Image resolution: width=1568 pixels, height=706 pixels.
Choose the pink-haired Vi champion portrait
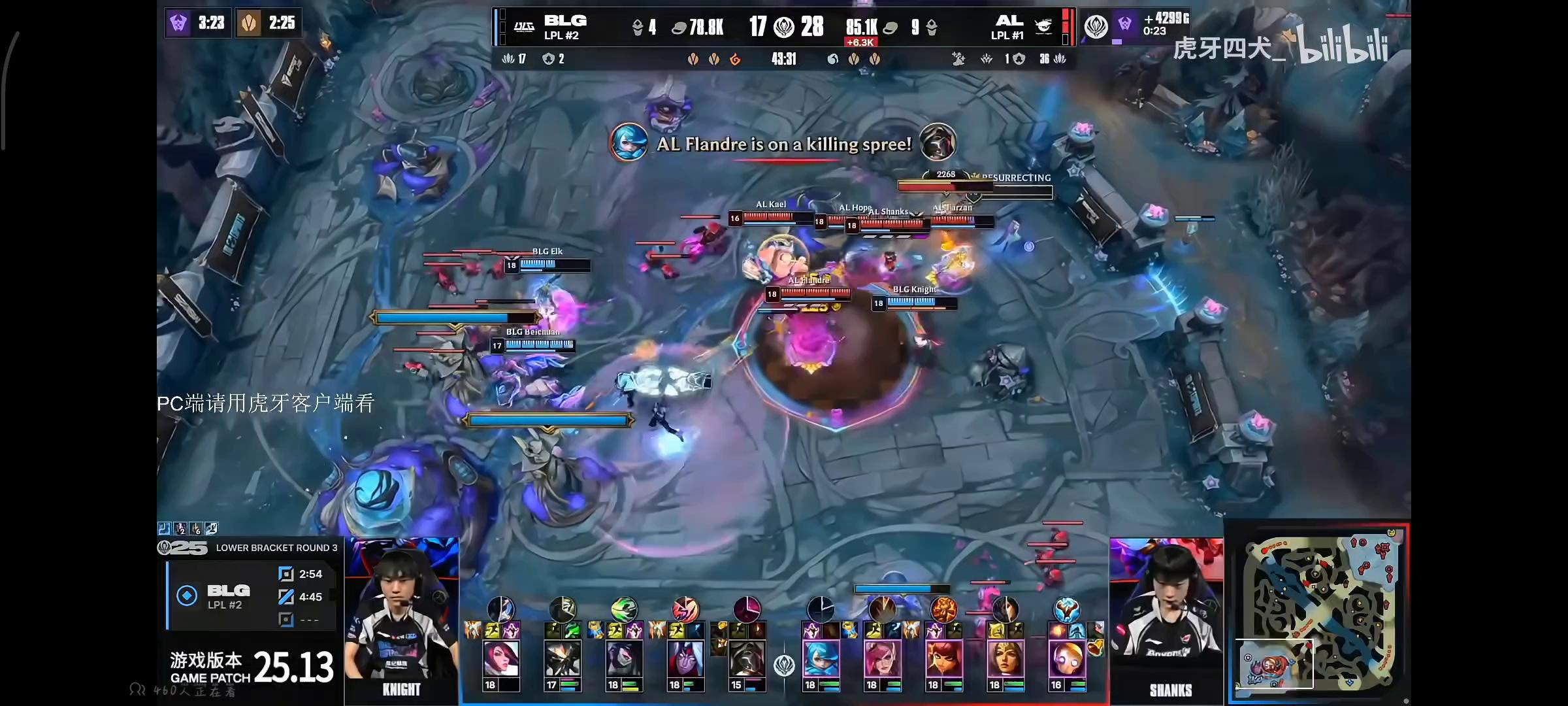(881, 659)
